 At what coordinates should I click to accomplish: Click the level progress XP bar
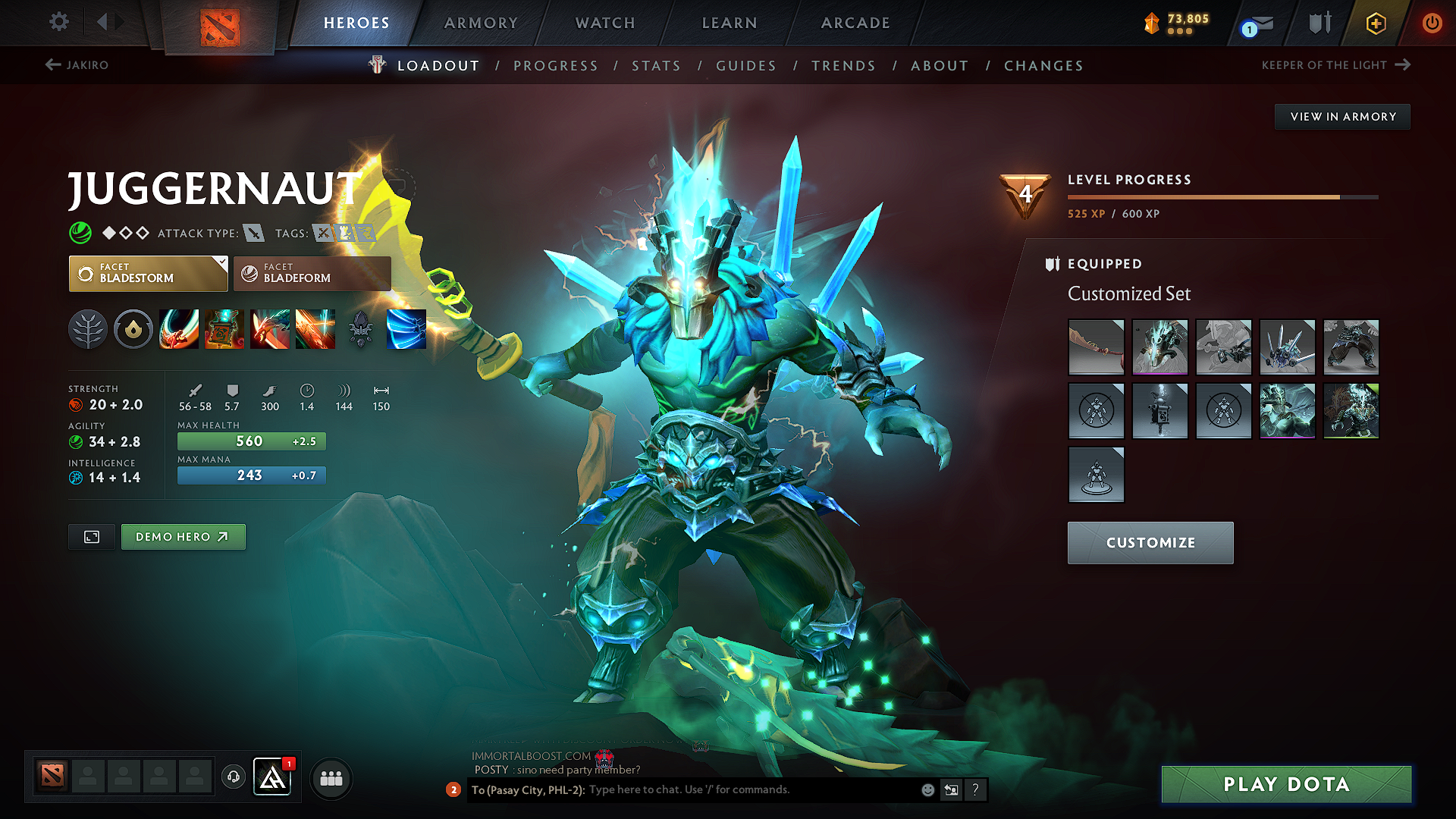[x=1222, y=196]
